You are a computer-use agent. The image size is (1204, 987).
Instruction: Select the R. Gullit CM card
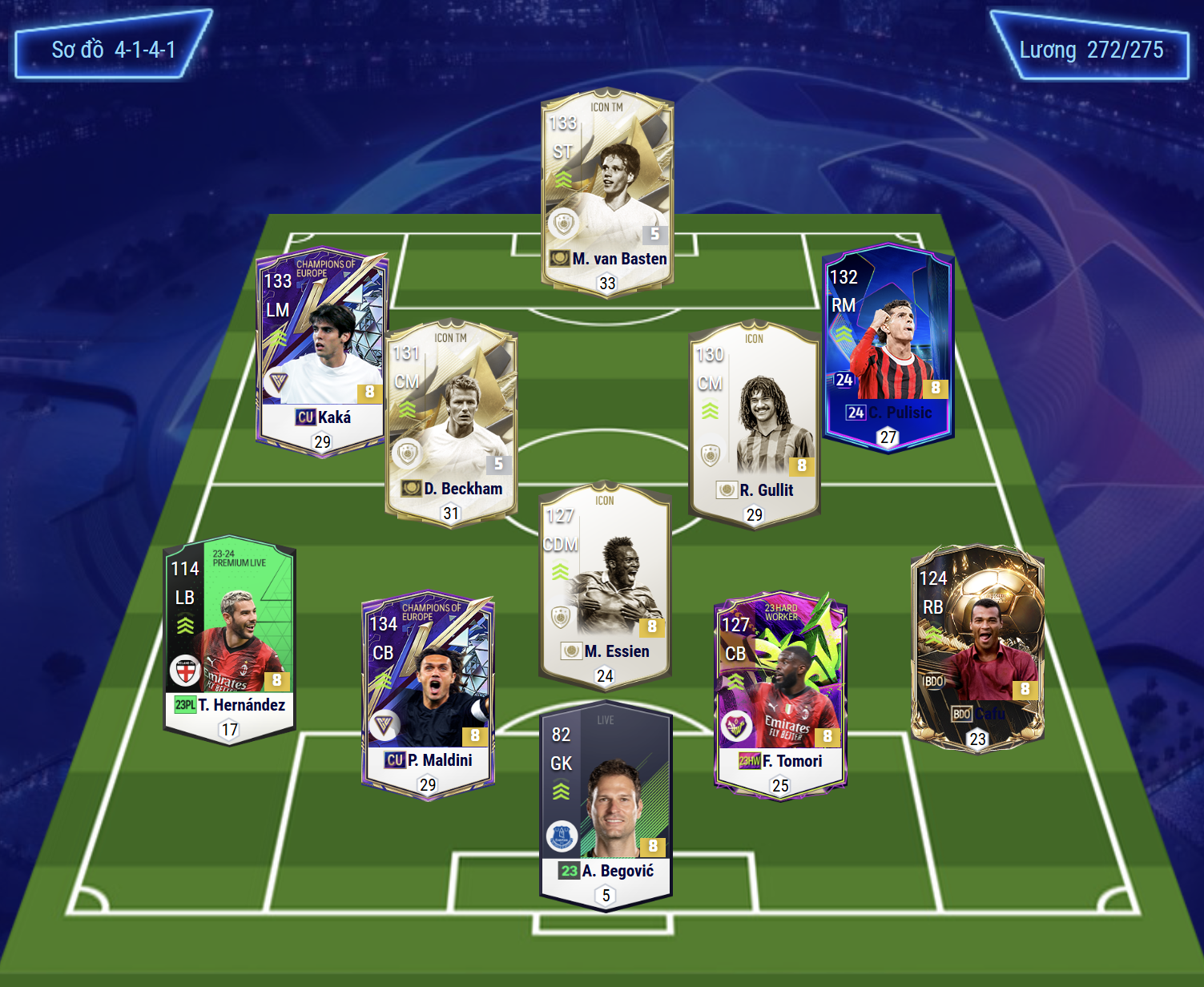[755, 425]
